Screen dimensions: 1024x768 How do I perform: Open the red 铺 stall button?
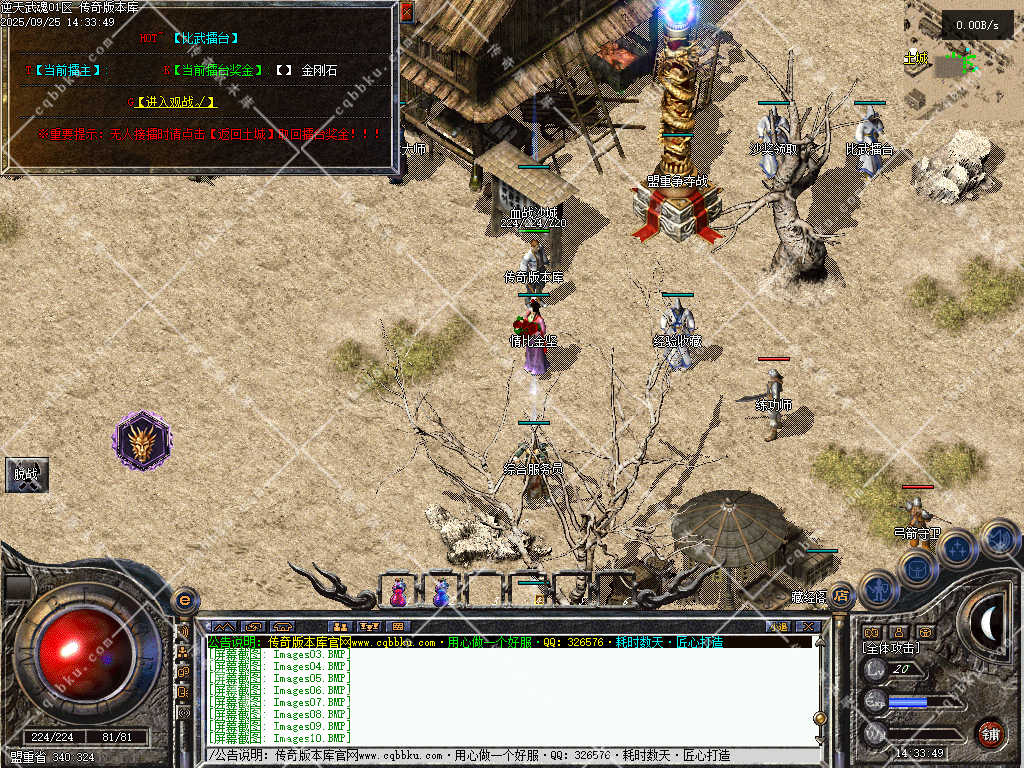(x=990, y=733)
